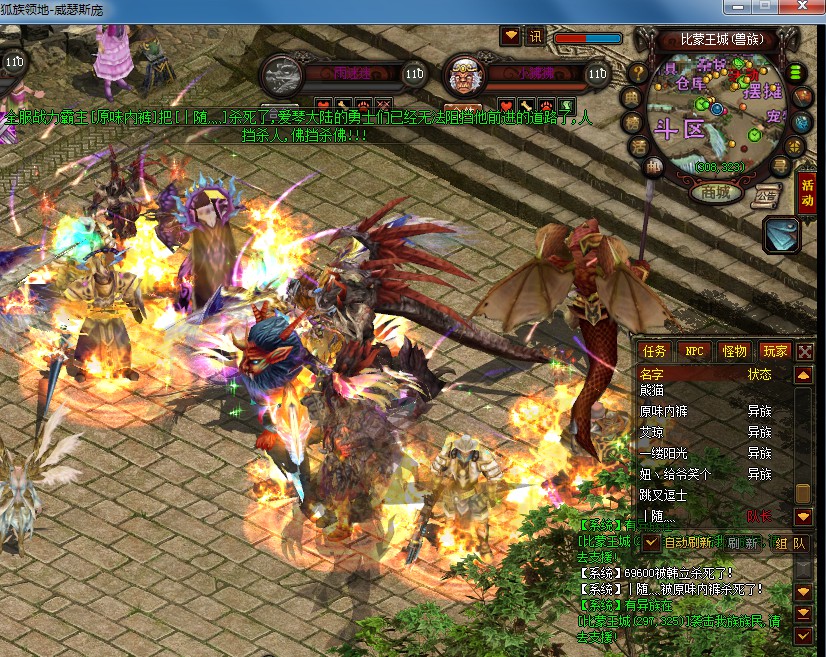Switch to the 任务 quest tab

pyautogui.click(x=655, y=351)
